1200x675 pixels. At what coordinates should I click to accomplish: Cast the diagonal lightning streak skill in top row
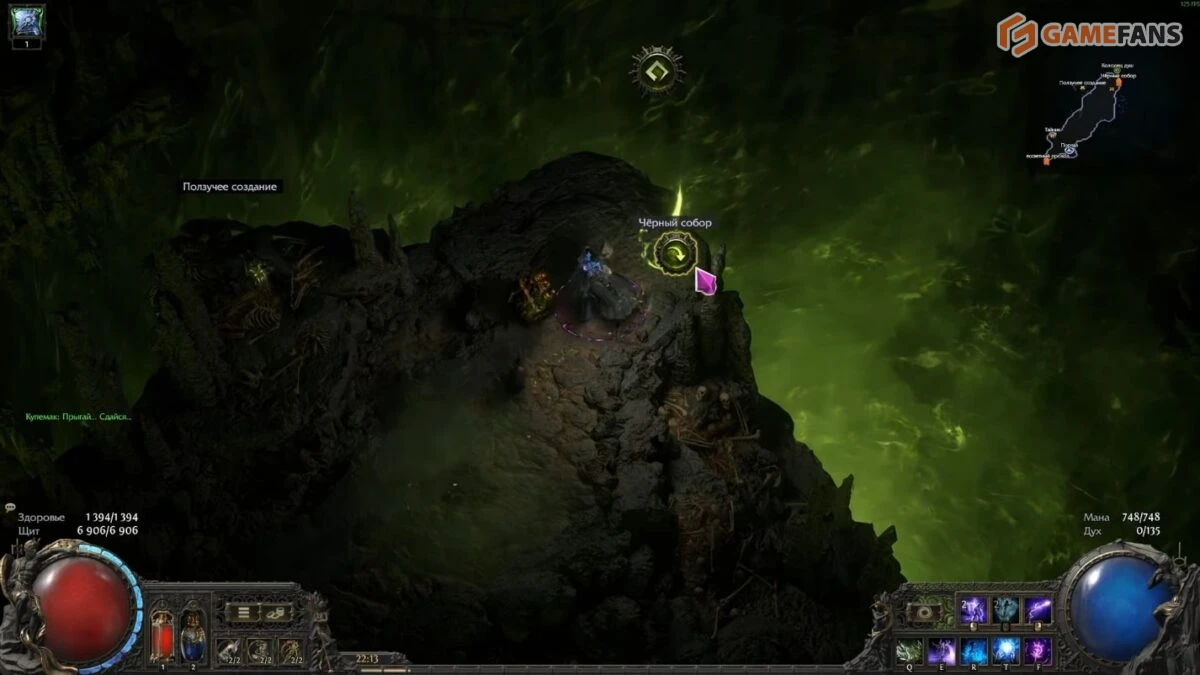click(x=1037, y=610)
